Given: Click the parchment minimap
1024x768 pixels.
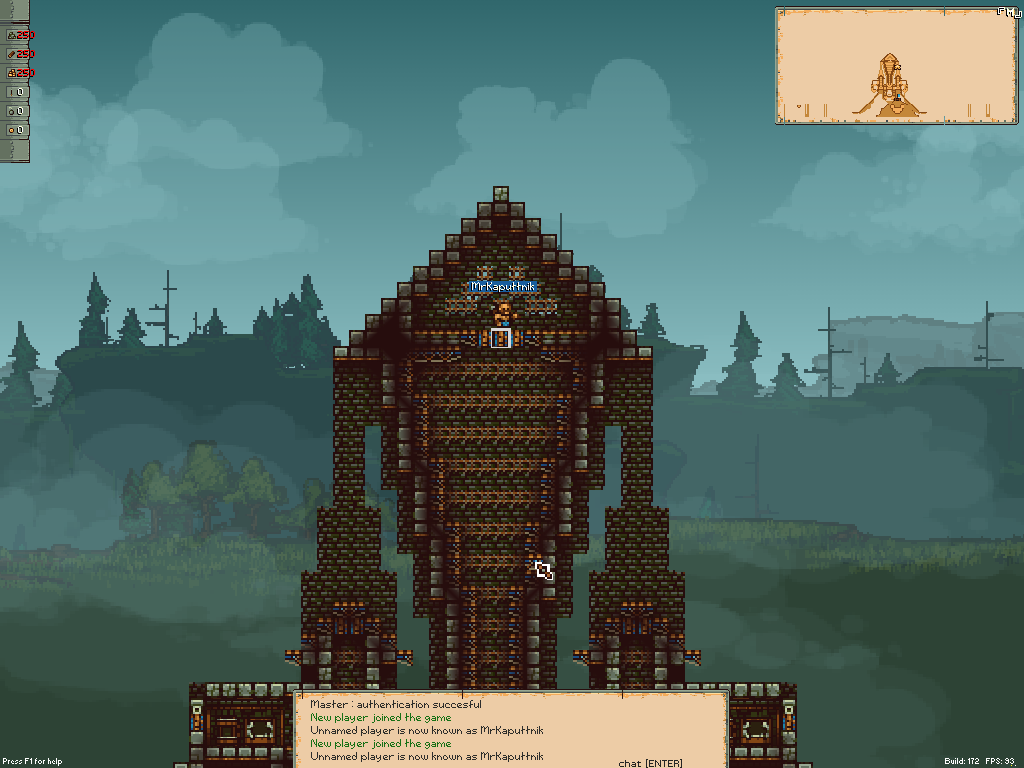Looking at the screenshot, I should tap(895, 65).
